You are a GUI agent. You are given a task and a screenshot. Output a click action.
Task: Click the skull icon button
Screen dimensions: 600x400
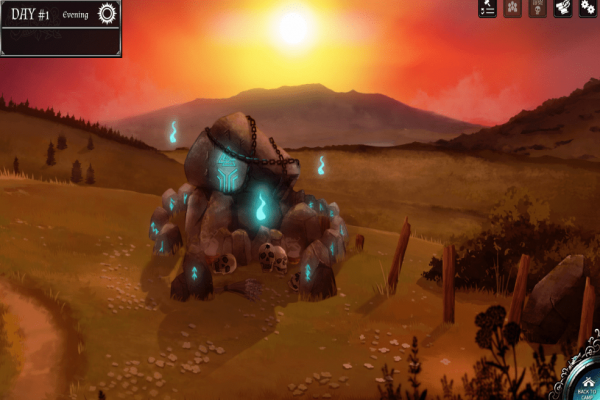pos(538,9)
